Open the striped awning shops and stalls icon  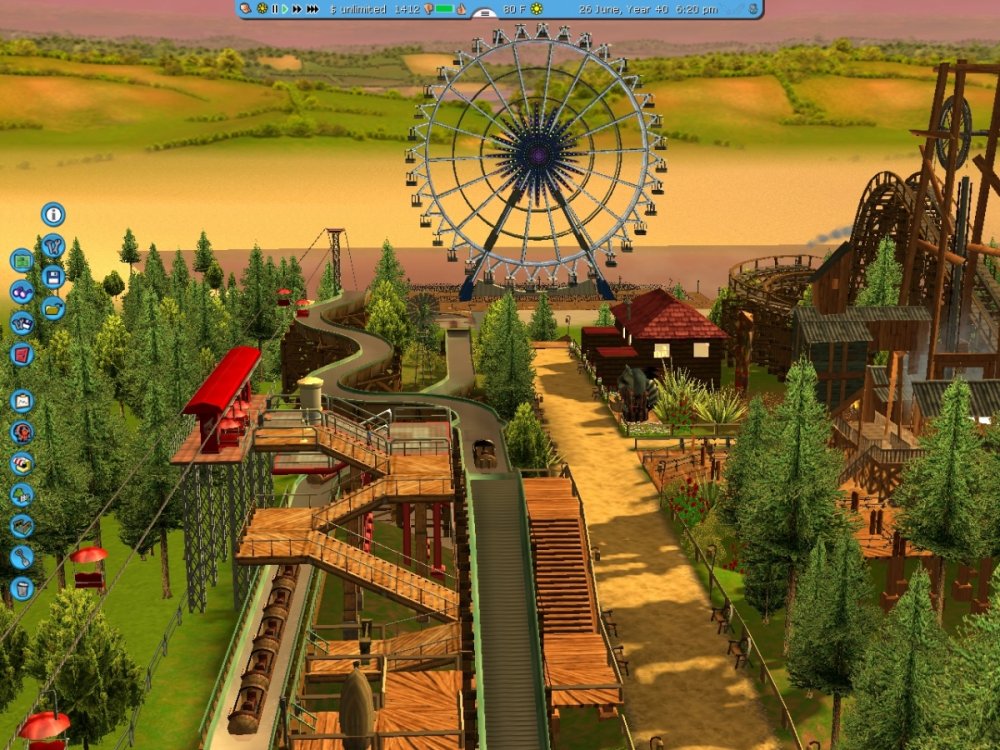(x=21, y=463)
